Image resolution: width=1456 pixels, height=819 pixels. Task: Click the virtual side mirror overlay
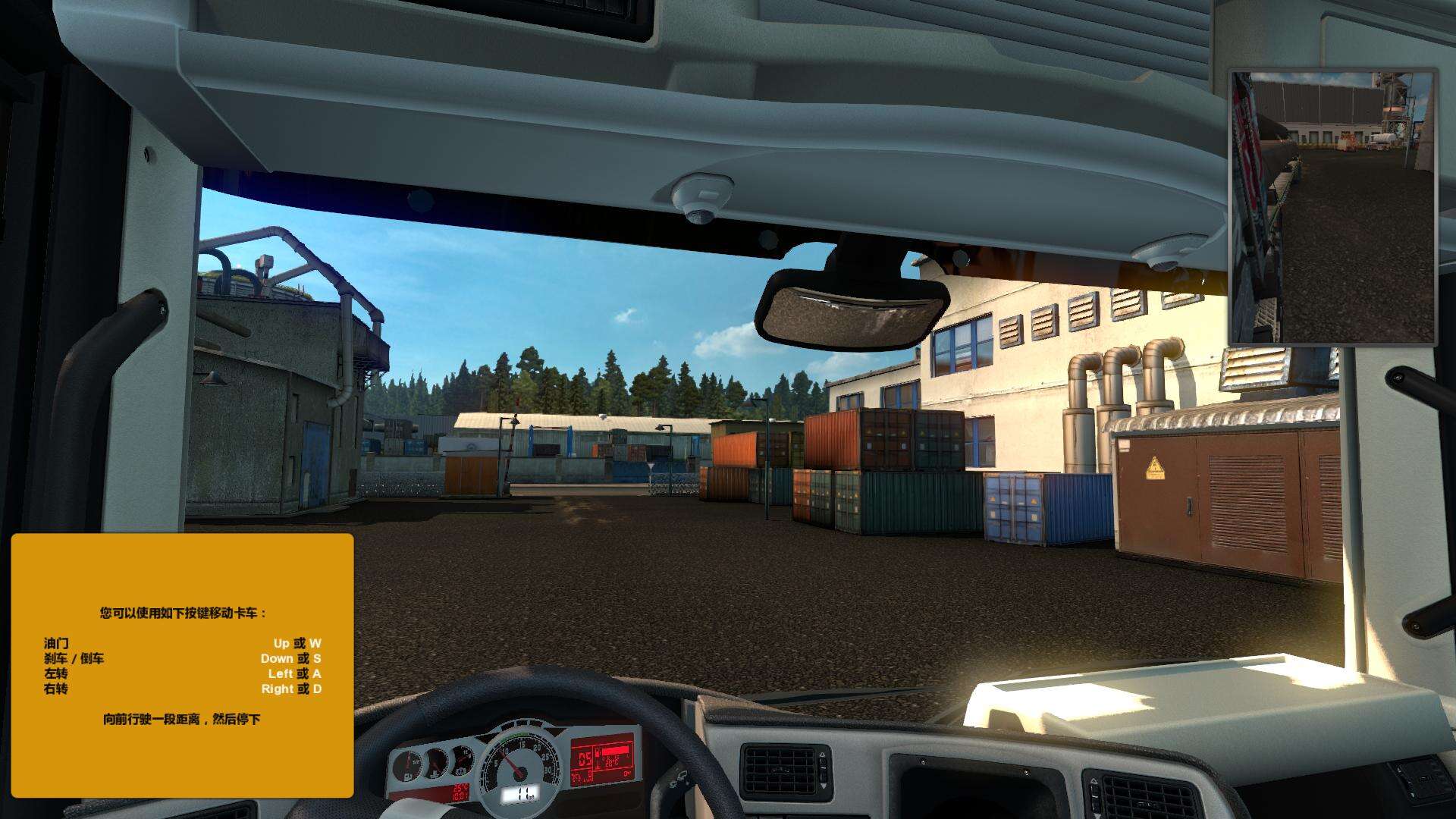click(1333, 207)
